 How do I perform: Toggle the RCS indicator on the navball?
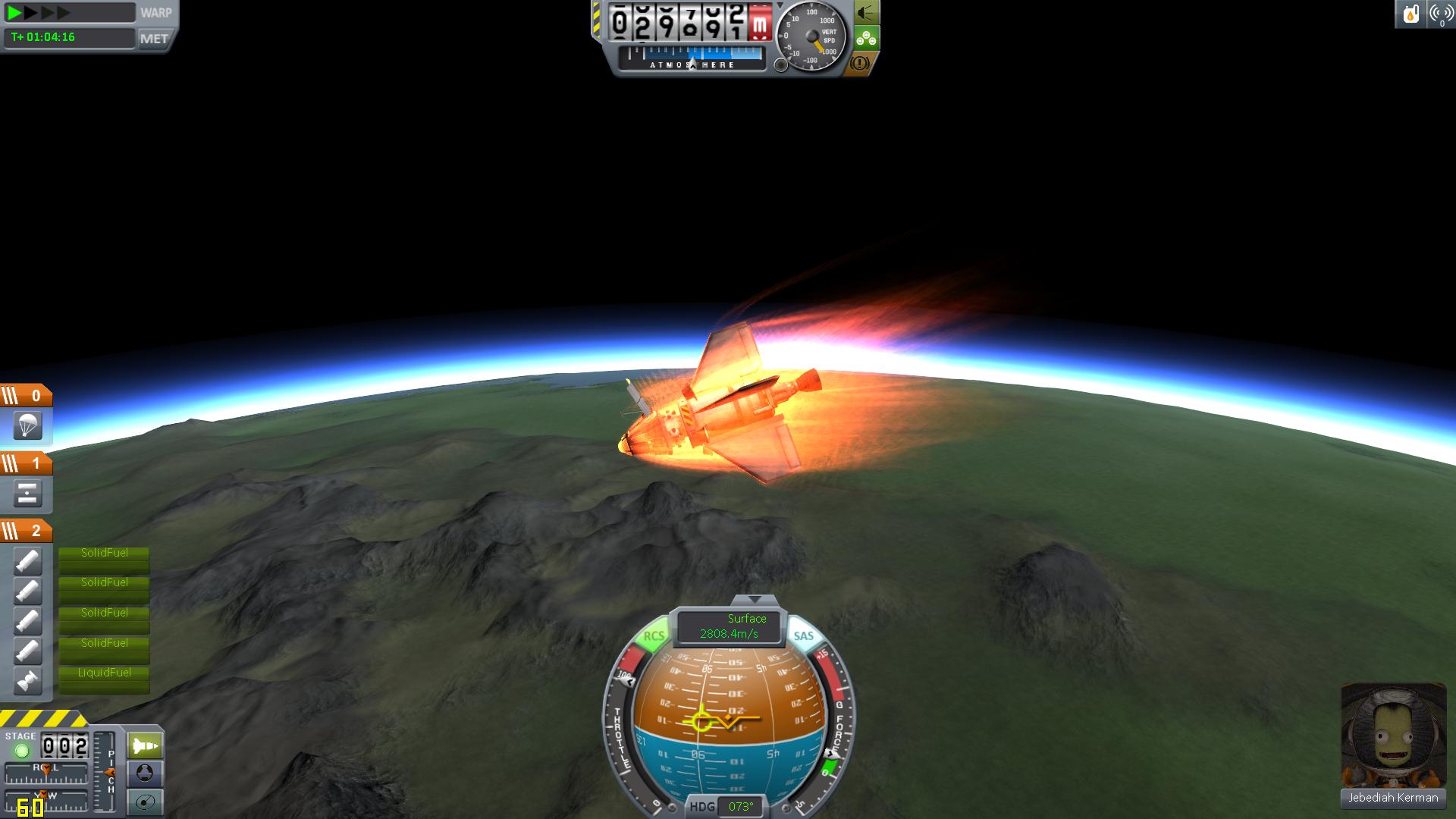(x=653, y=636)
